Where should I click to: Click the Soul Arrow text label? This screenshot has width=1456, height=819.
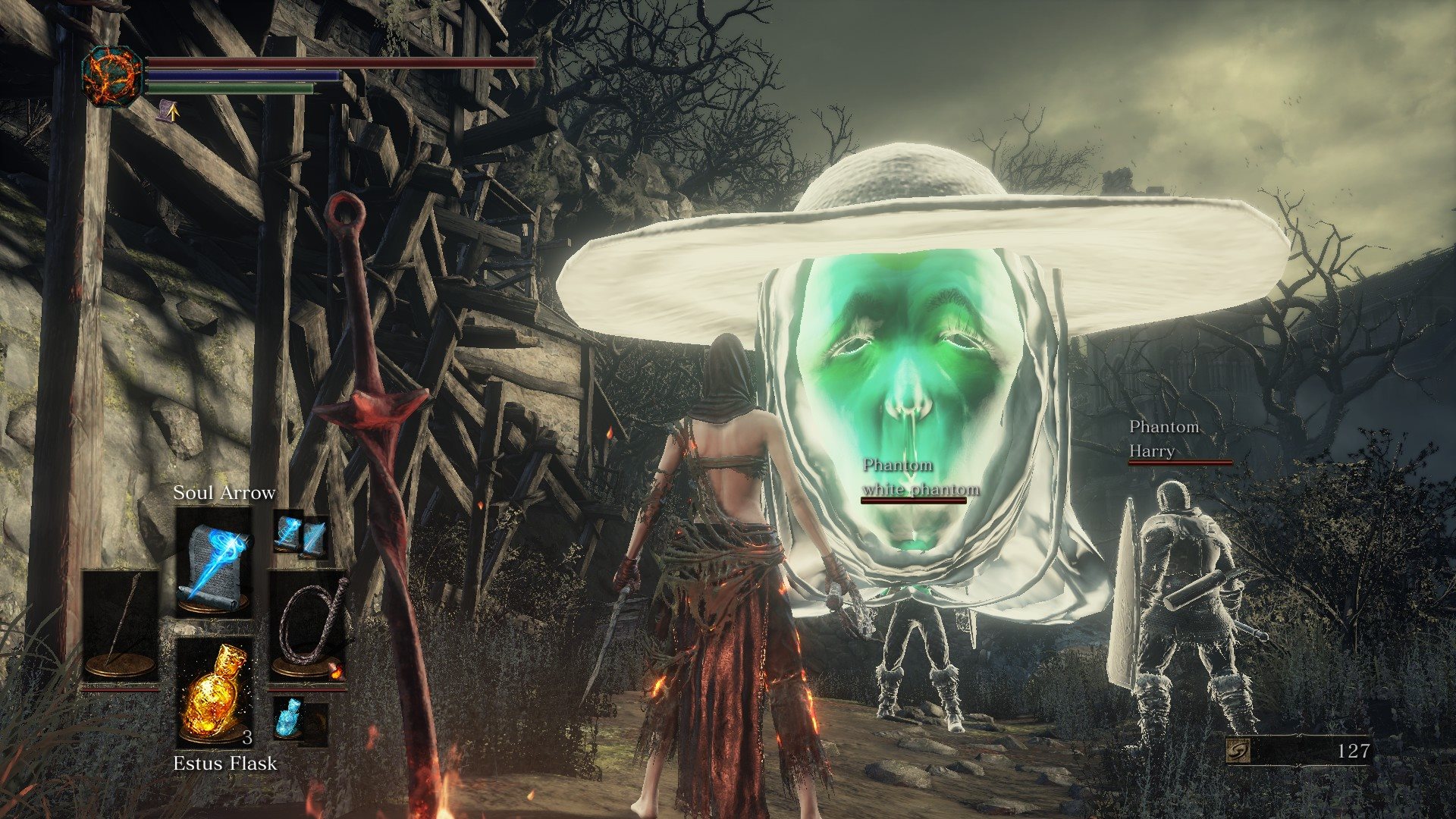[x=225, y=493]
